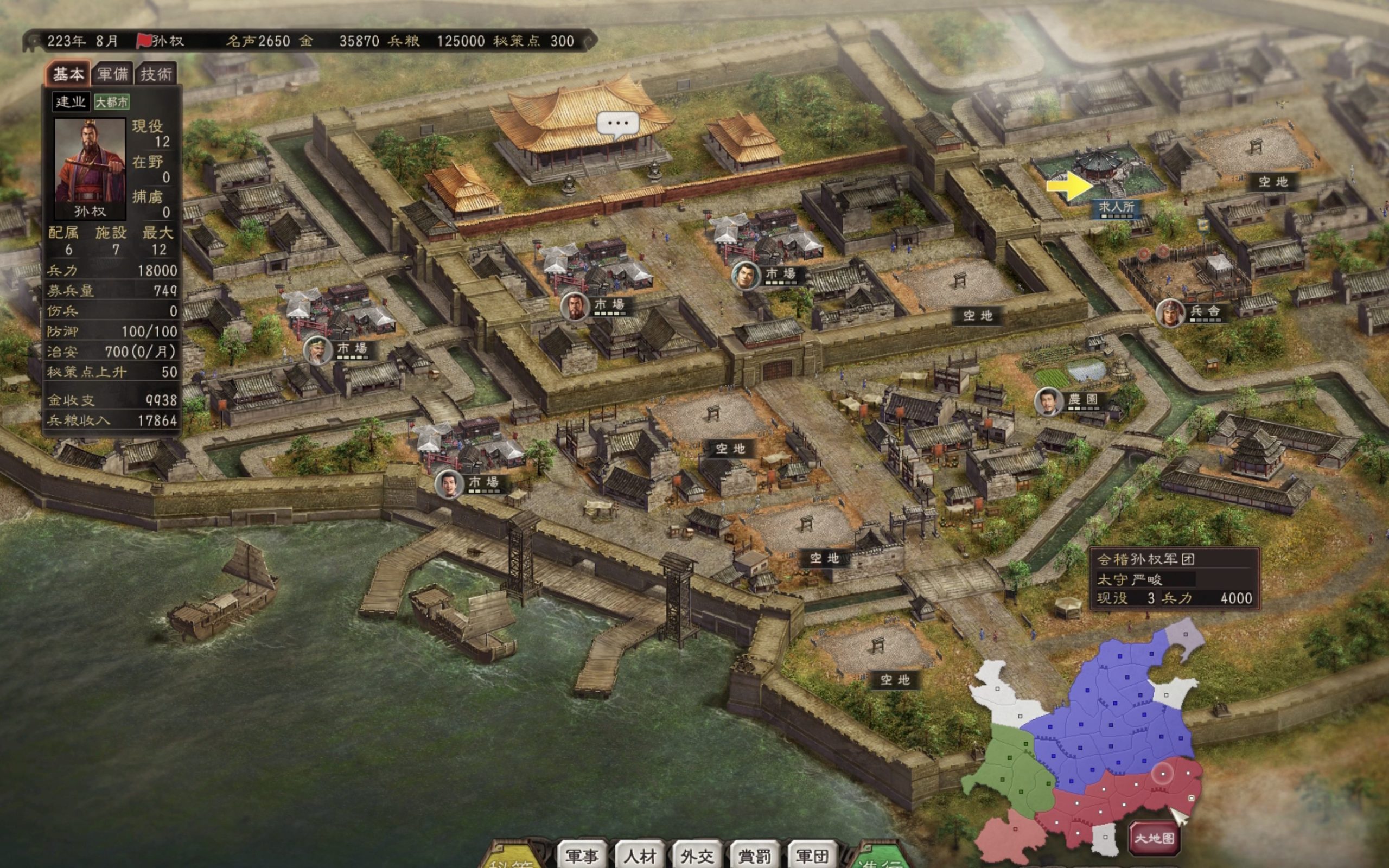The image size is (1389, 868).
Task: Open the 人材 personnel menu
Action: click(639, 856)
